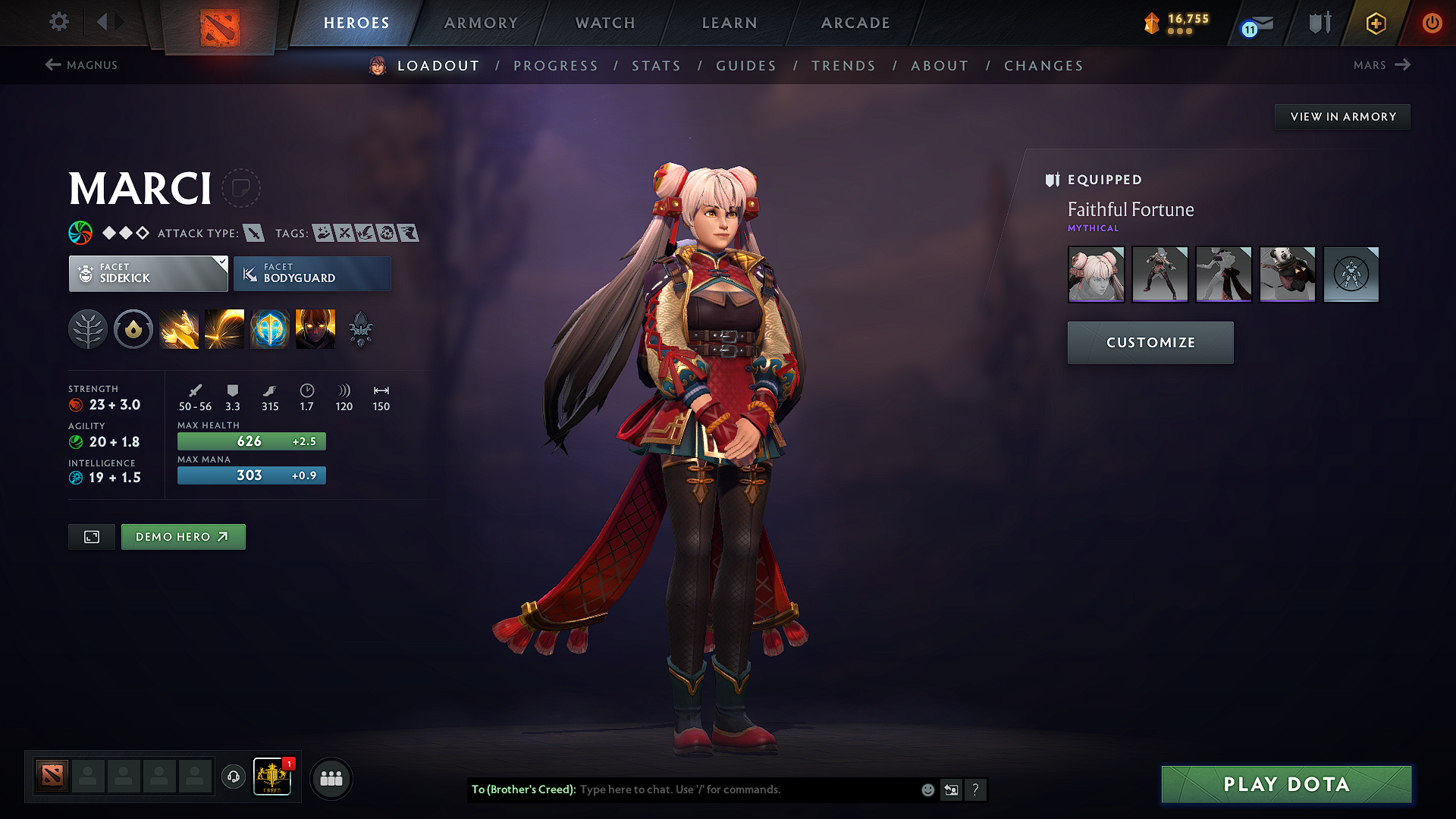
Task: Open Marci's Dispose ability icon
Action: tap(179, 328)
